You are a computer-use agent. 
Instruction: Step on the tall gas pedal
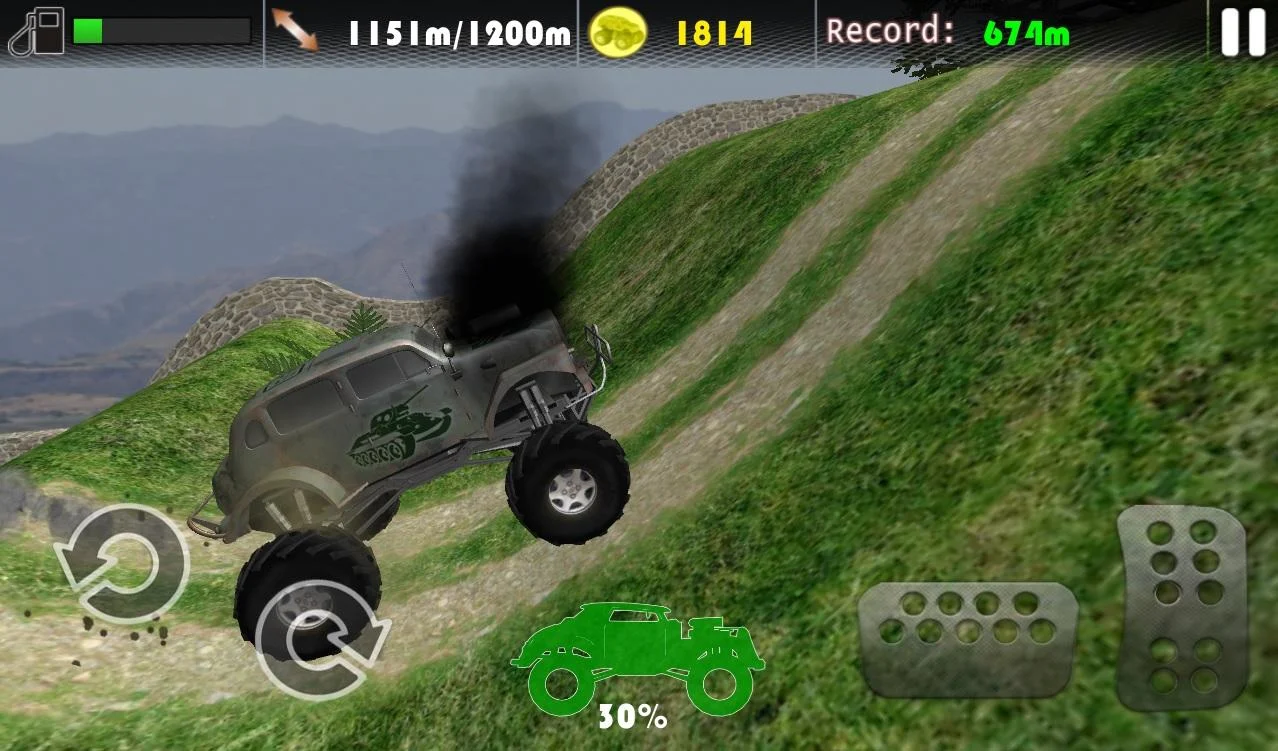(x=1183, y=606)
